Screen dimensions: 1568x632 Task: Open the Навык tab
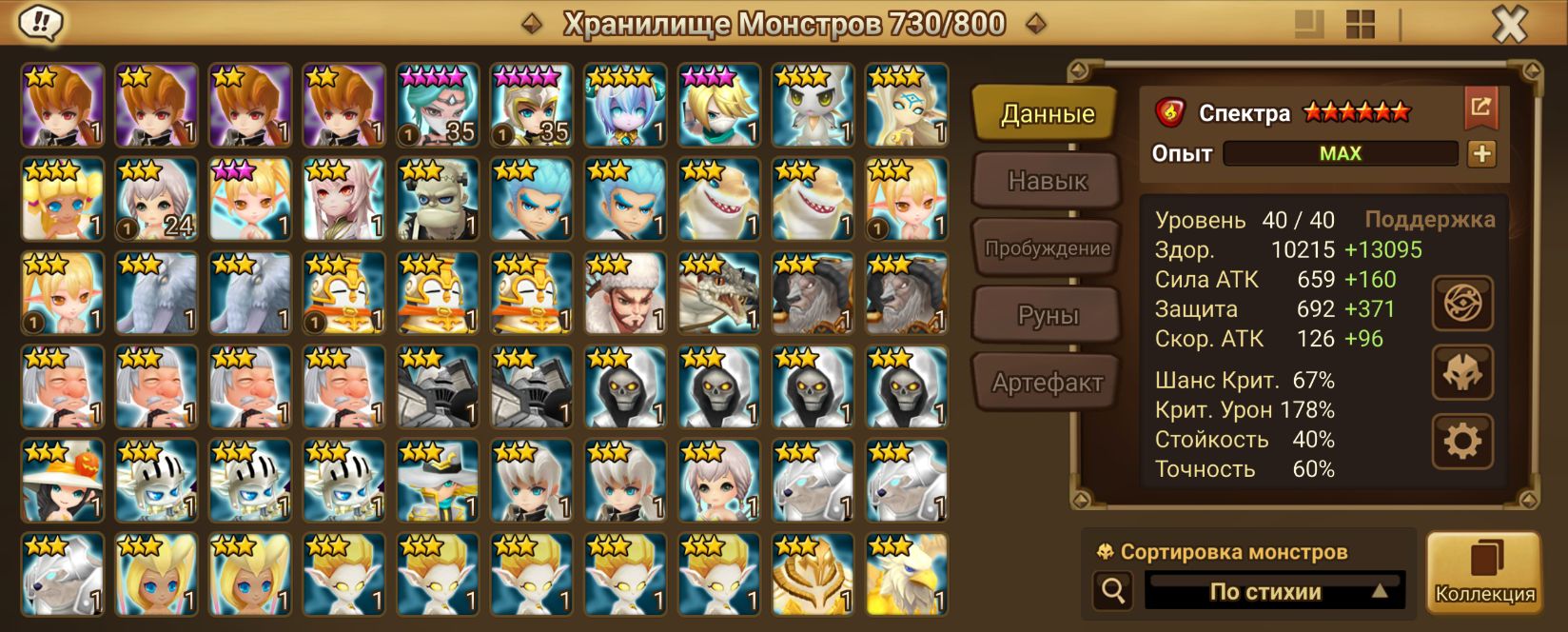coord(1047,181)
